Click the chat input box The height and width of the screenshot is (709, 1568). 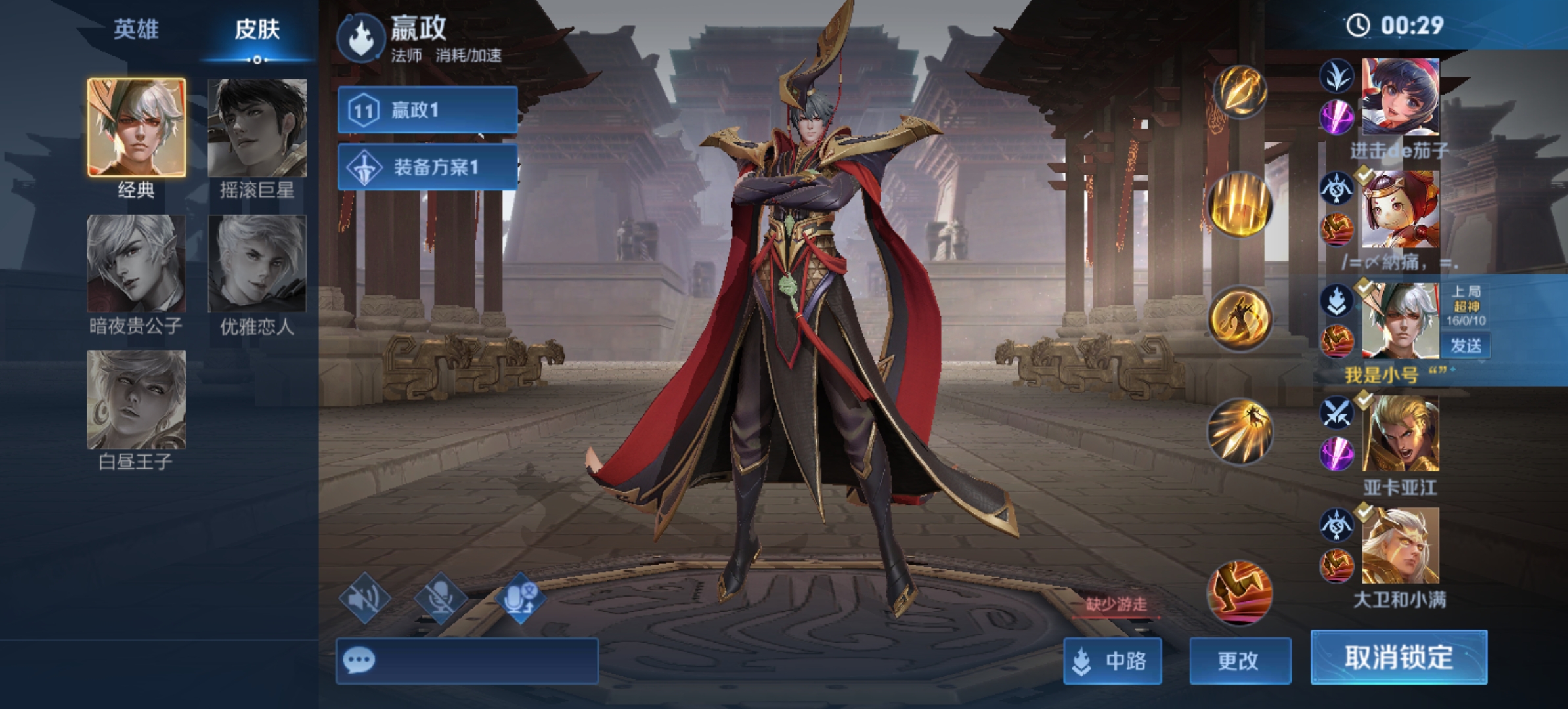[467, 660]
